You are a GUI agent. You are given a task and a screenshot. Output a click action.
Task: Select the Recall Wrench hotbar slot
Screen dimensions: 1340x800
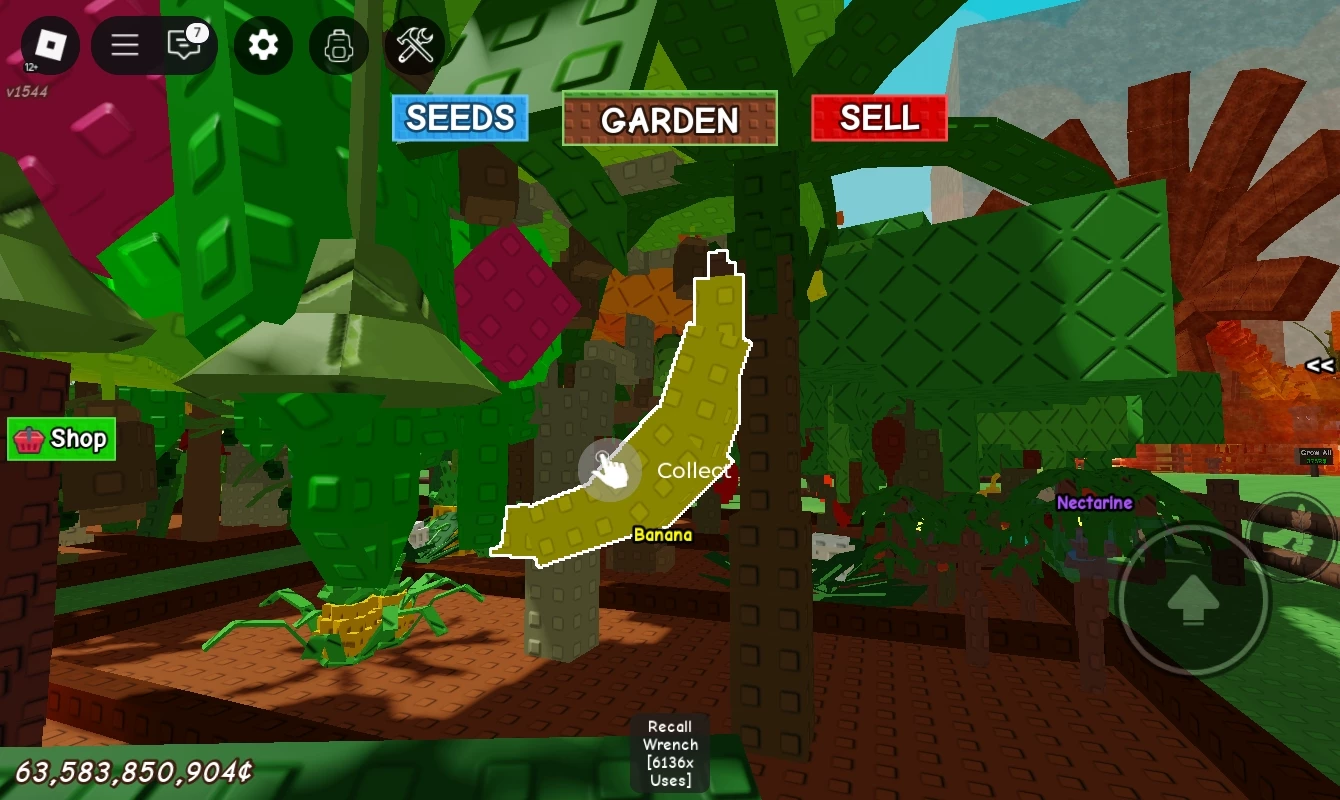tap(669, 753)
